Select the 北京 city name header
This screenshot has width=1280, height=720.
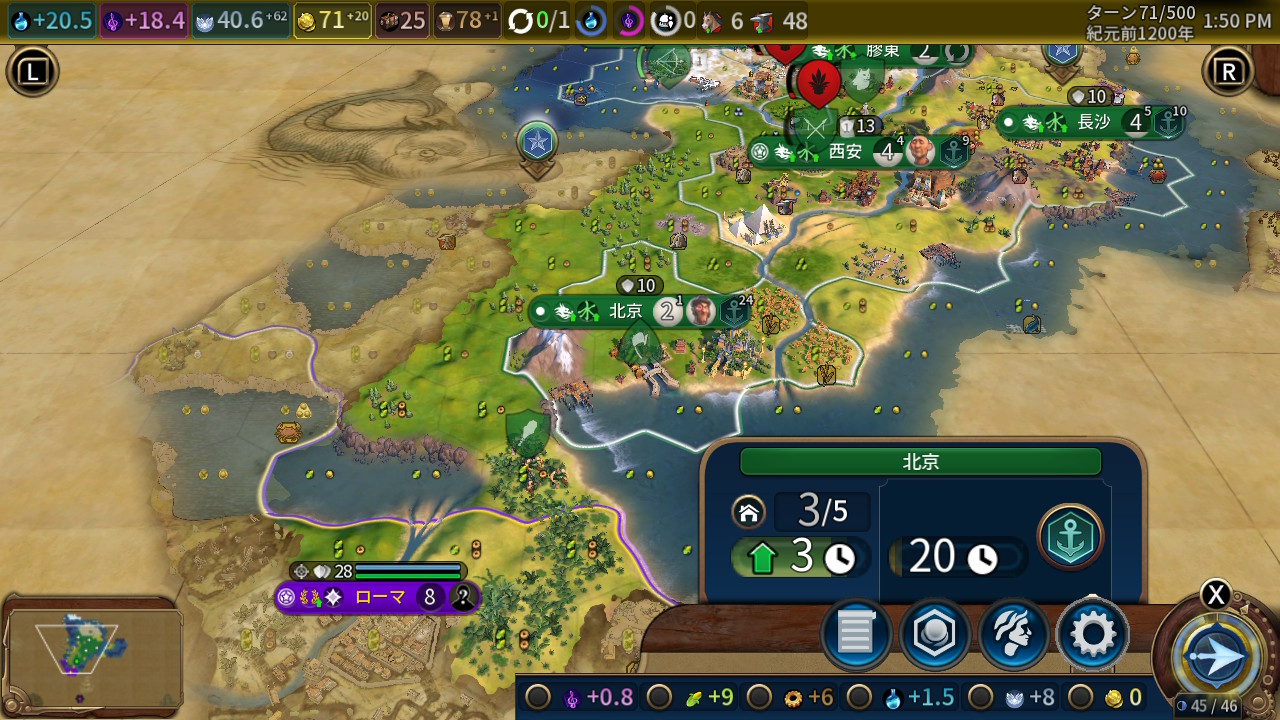pyautogui.click(x=920, y=462)
